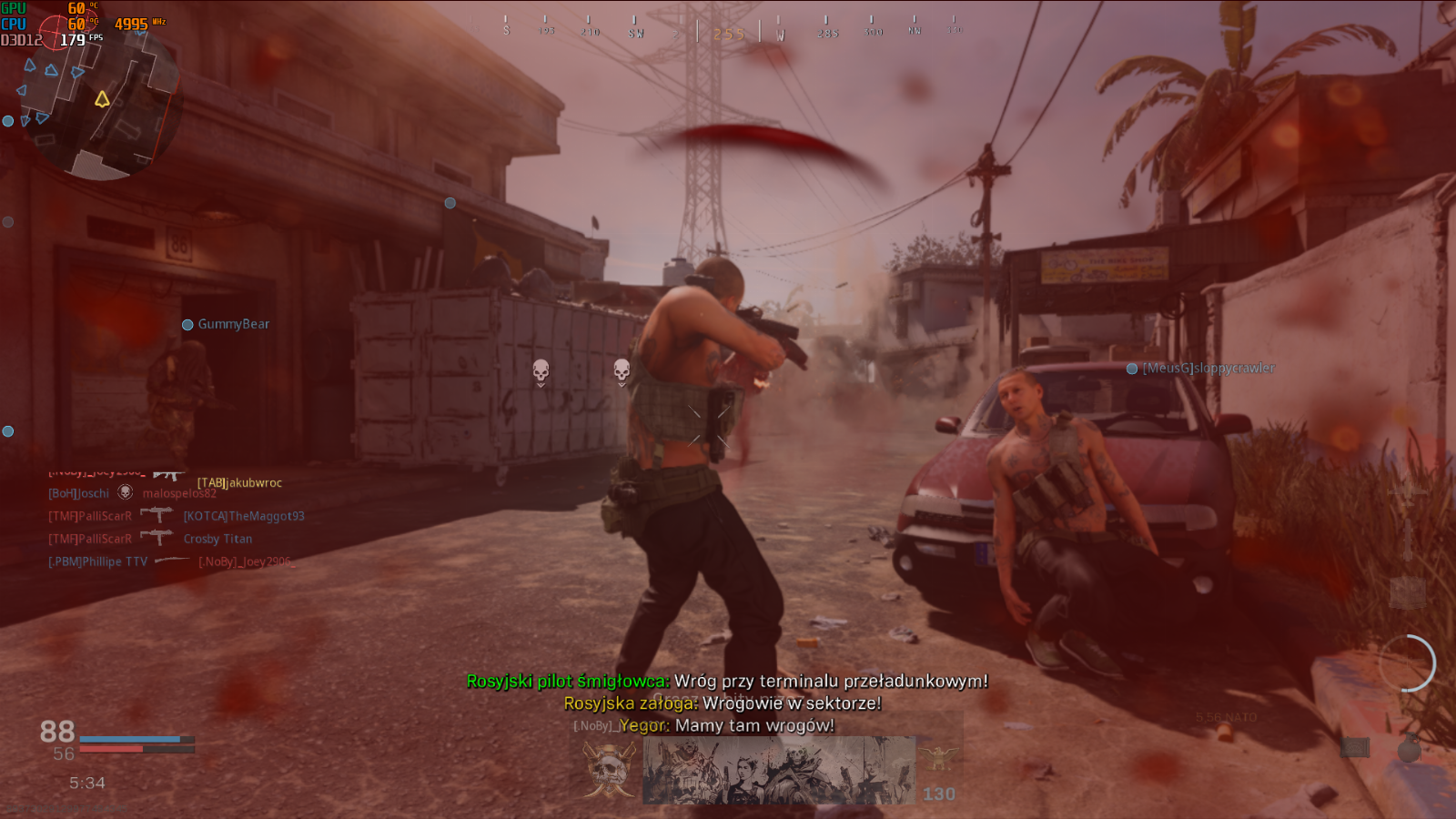Click the Phillipe TTV kill feed entry
Viewport: 1456px width, 819px height.
pos(170,561)
